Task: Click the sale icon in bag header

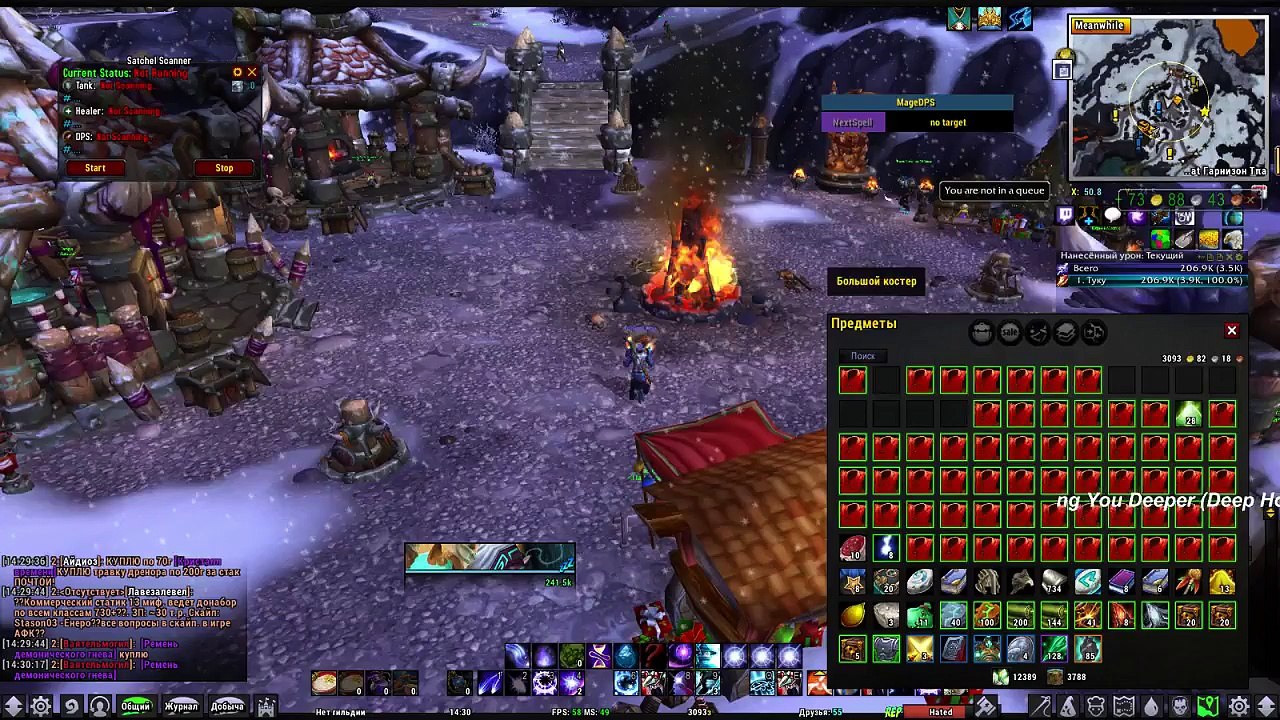Action: (x=1009, y=333)
